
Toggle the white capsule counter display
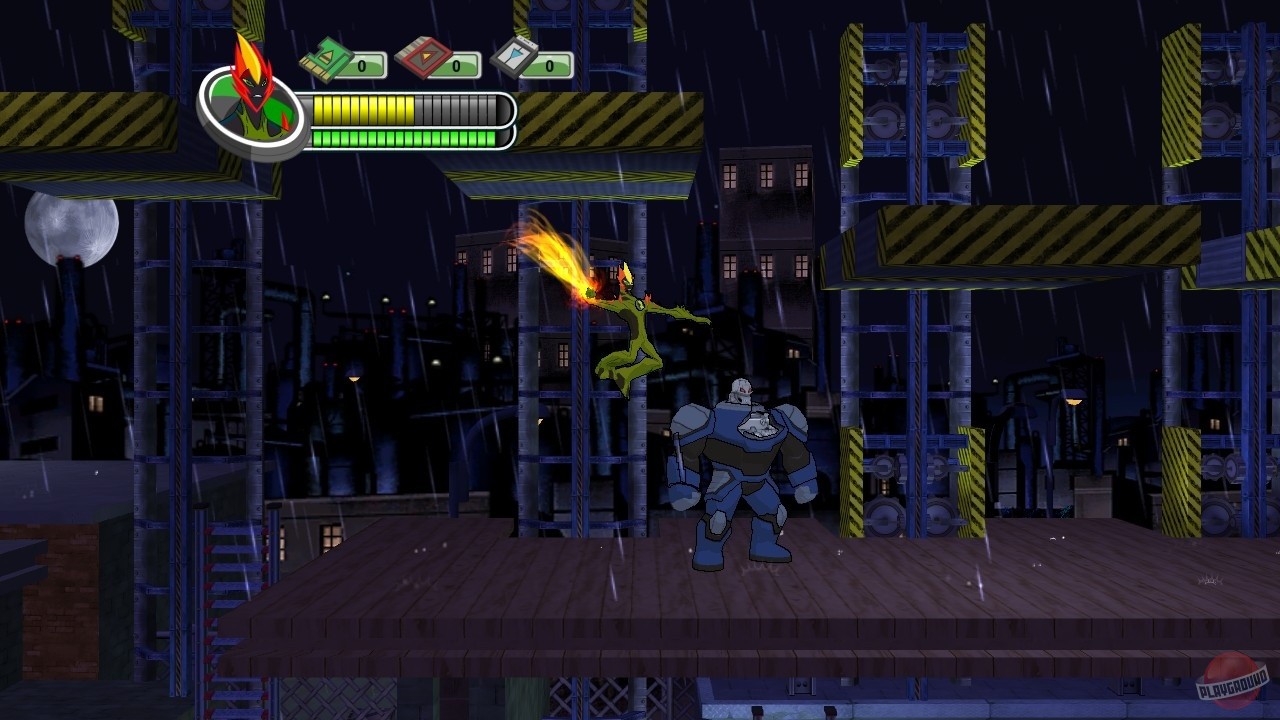[548, 64]
